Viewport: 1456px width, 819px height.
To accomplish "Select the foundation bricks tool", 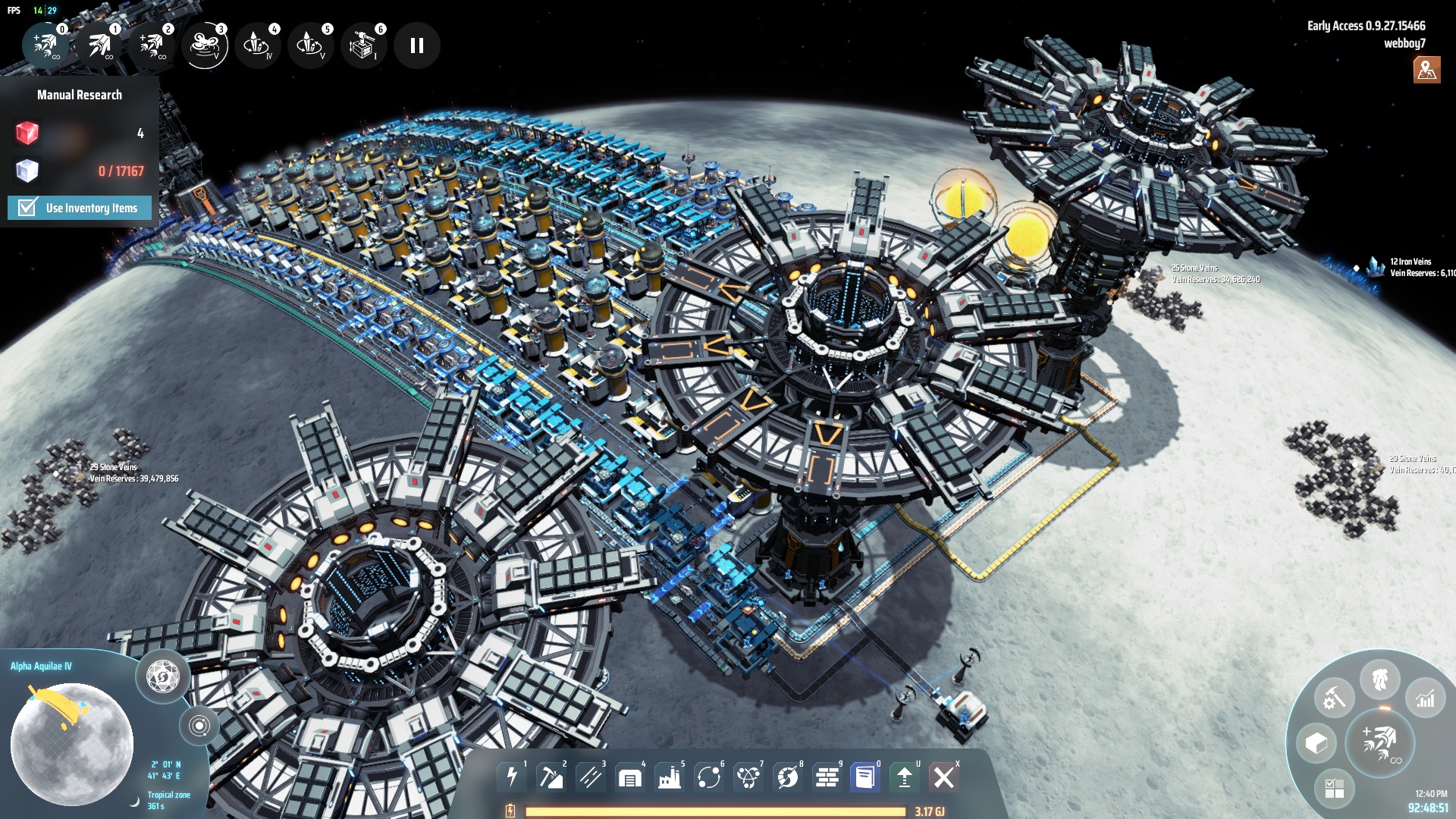I will [825, 778].
